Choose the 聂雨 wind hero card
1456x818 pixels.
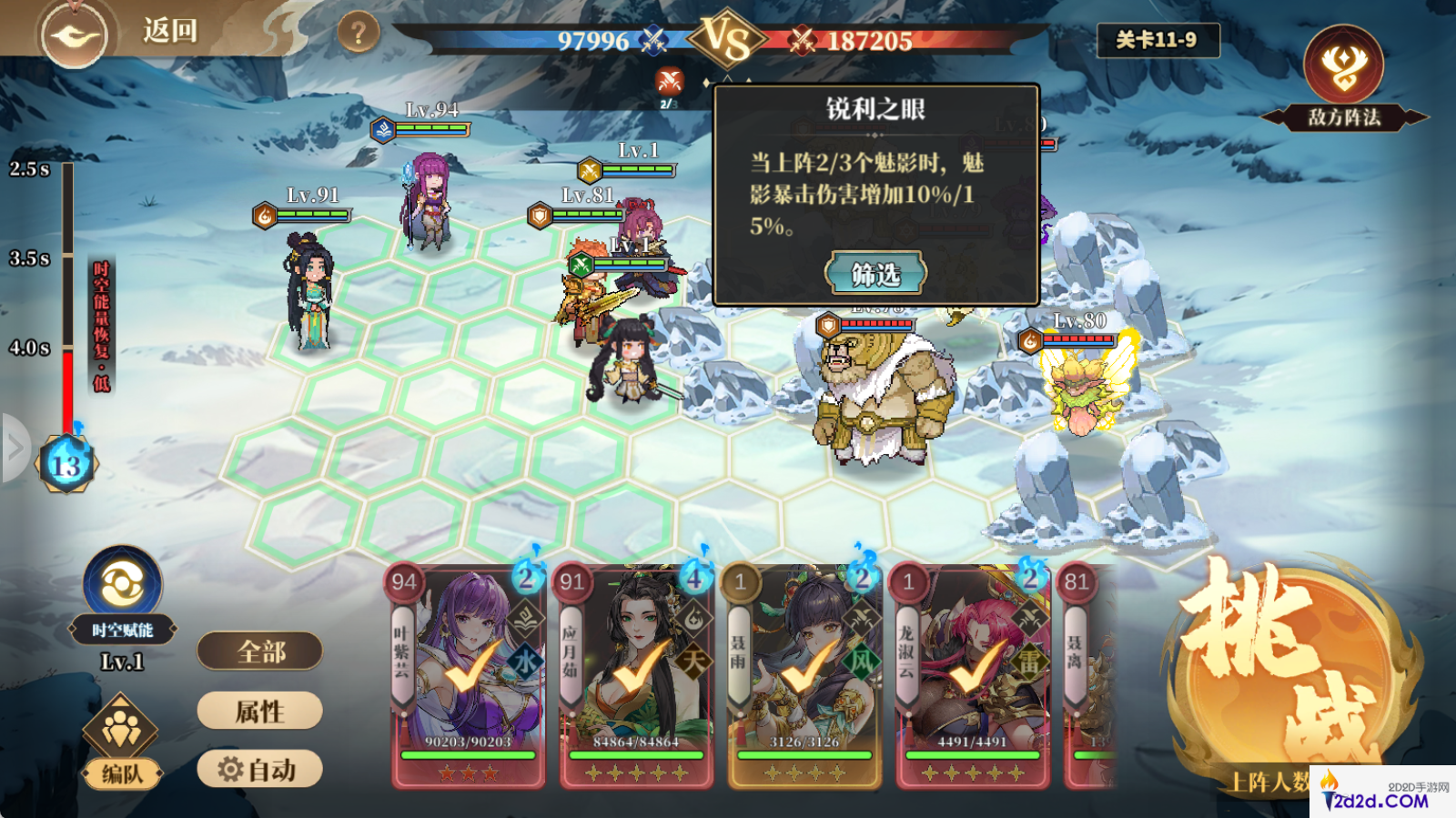[x=804, y=675]
